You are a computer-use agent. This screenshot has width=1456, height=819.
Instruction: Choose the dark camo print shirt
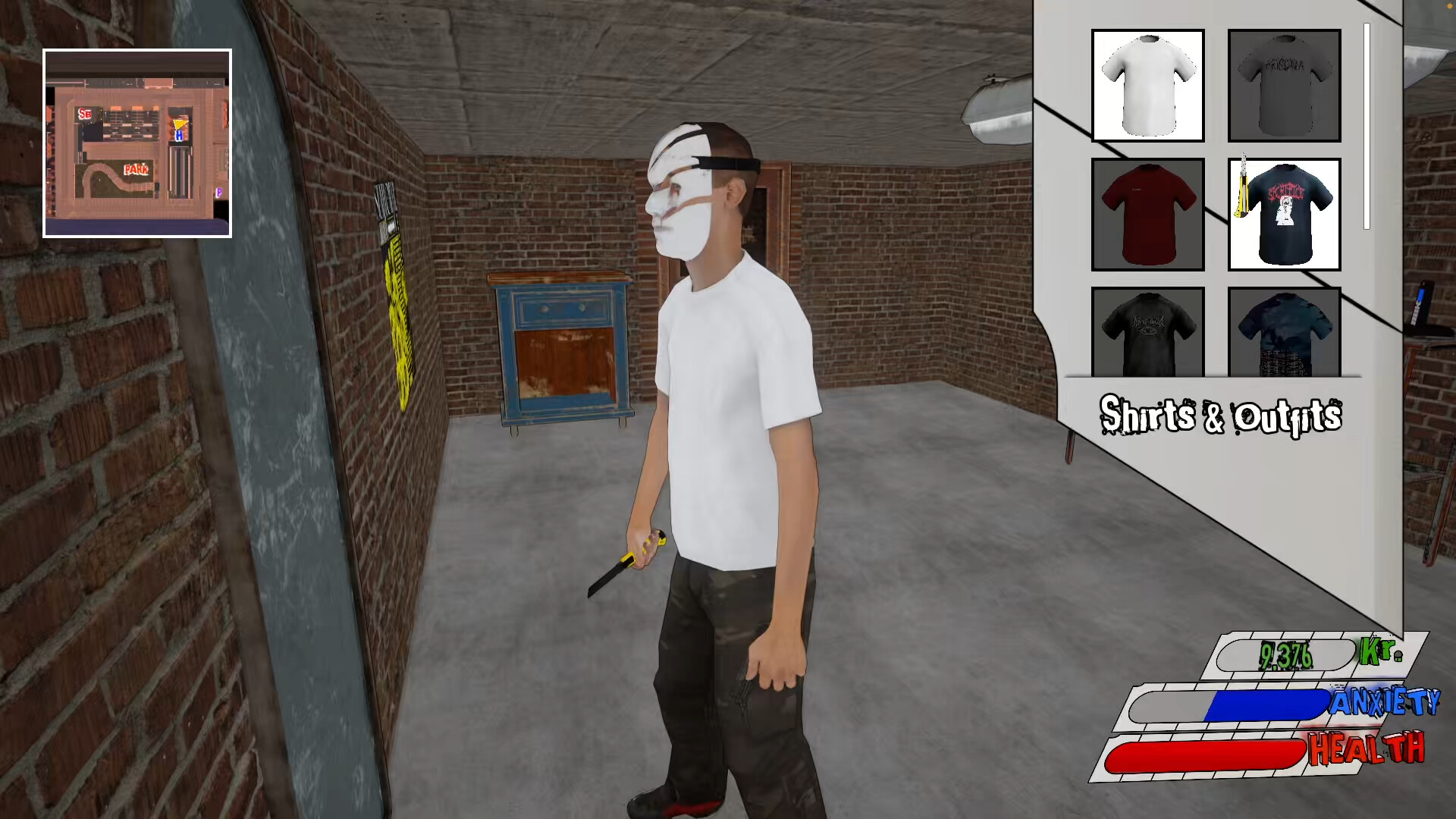click(1284, 335)
